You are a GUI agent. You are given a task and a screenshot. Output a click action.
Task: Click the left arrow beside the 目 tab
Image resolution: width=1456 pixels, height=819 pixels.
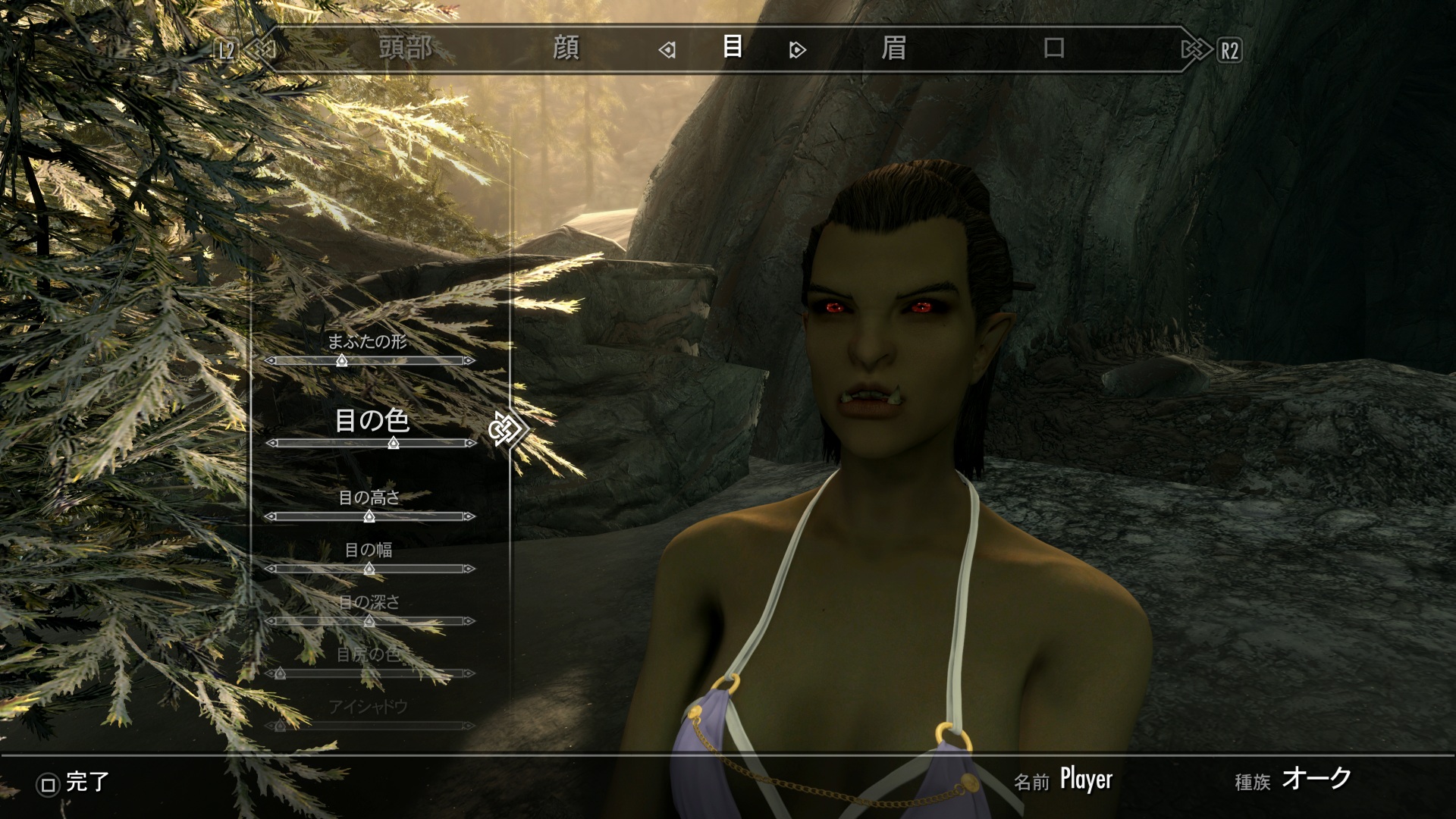tap(667, 50)
